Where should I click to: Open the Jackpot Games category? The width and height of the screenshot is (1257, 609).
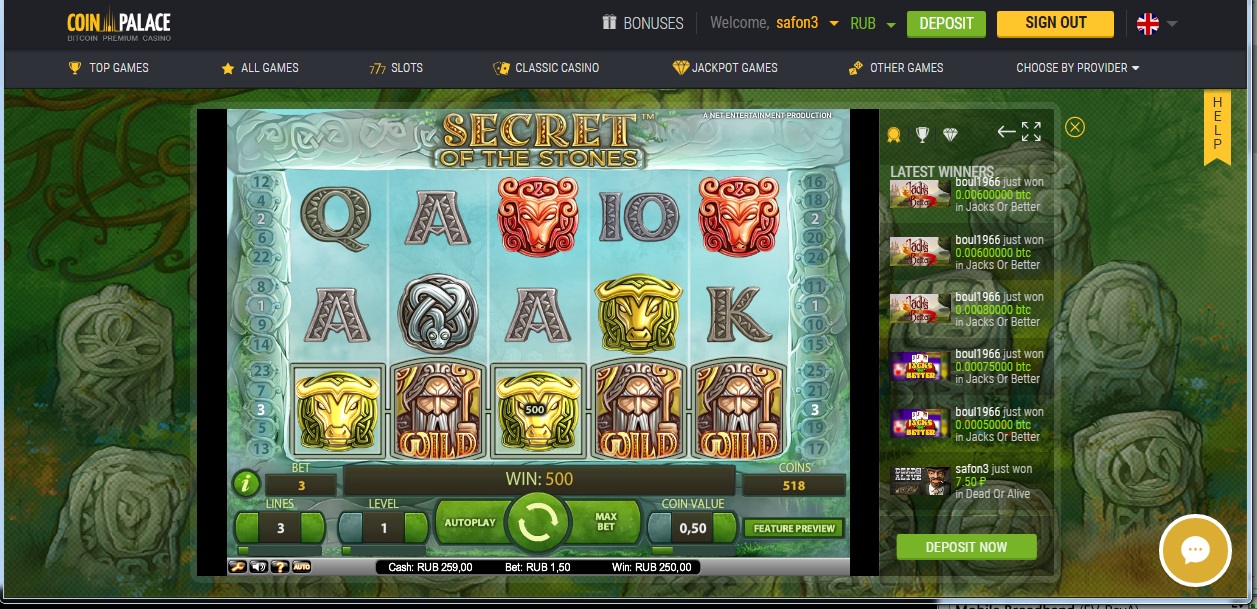725,68
